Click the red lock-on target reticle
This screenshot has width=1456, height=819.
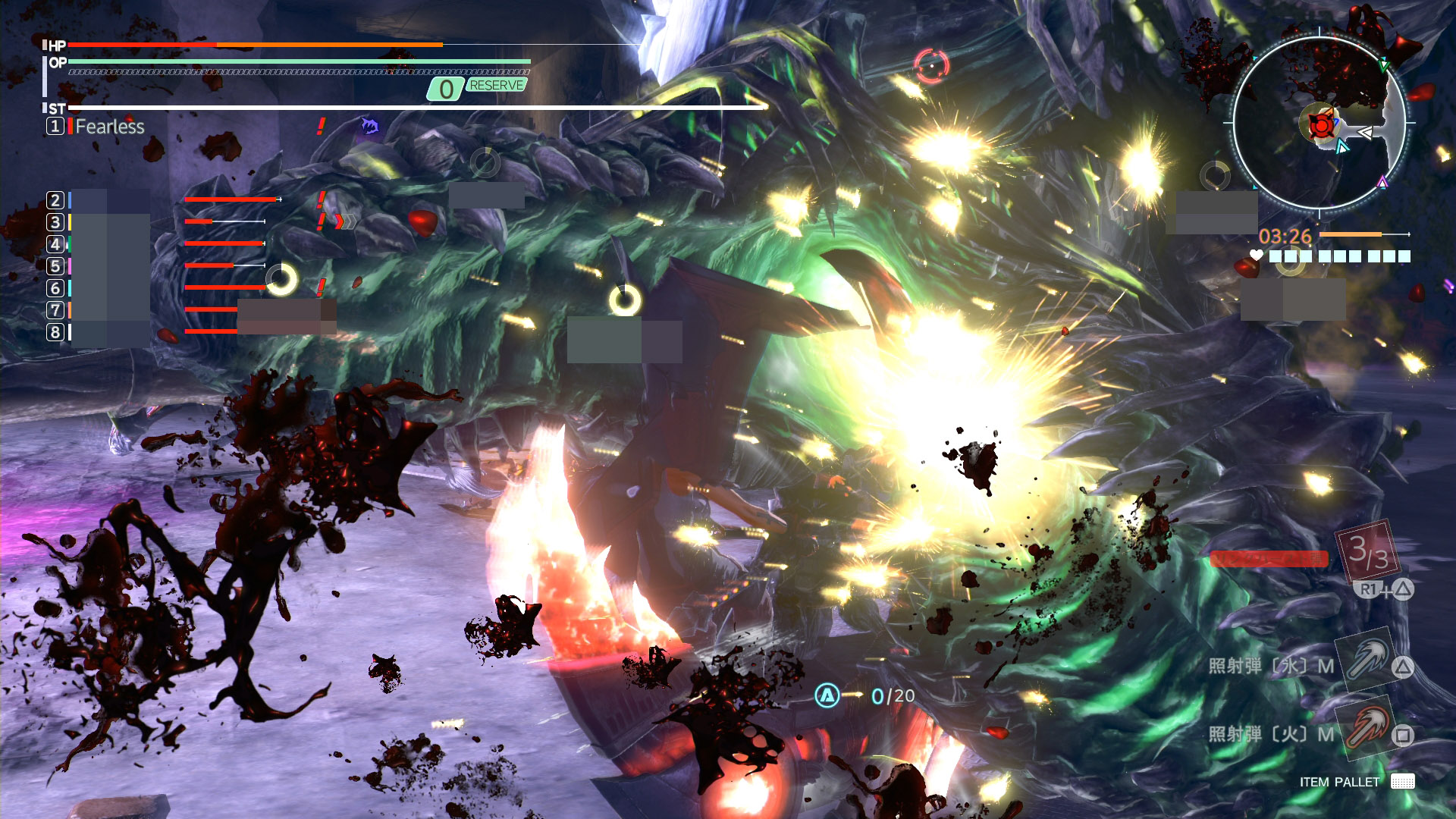[931, 66]
